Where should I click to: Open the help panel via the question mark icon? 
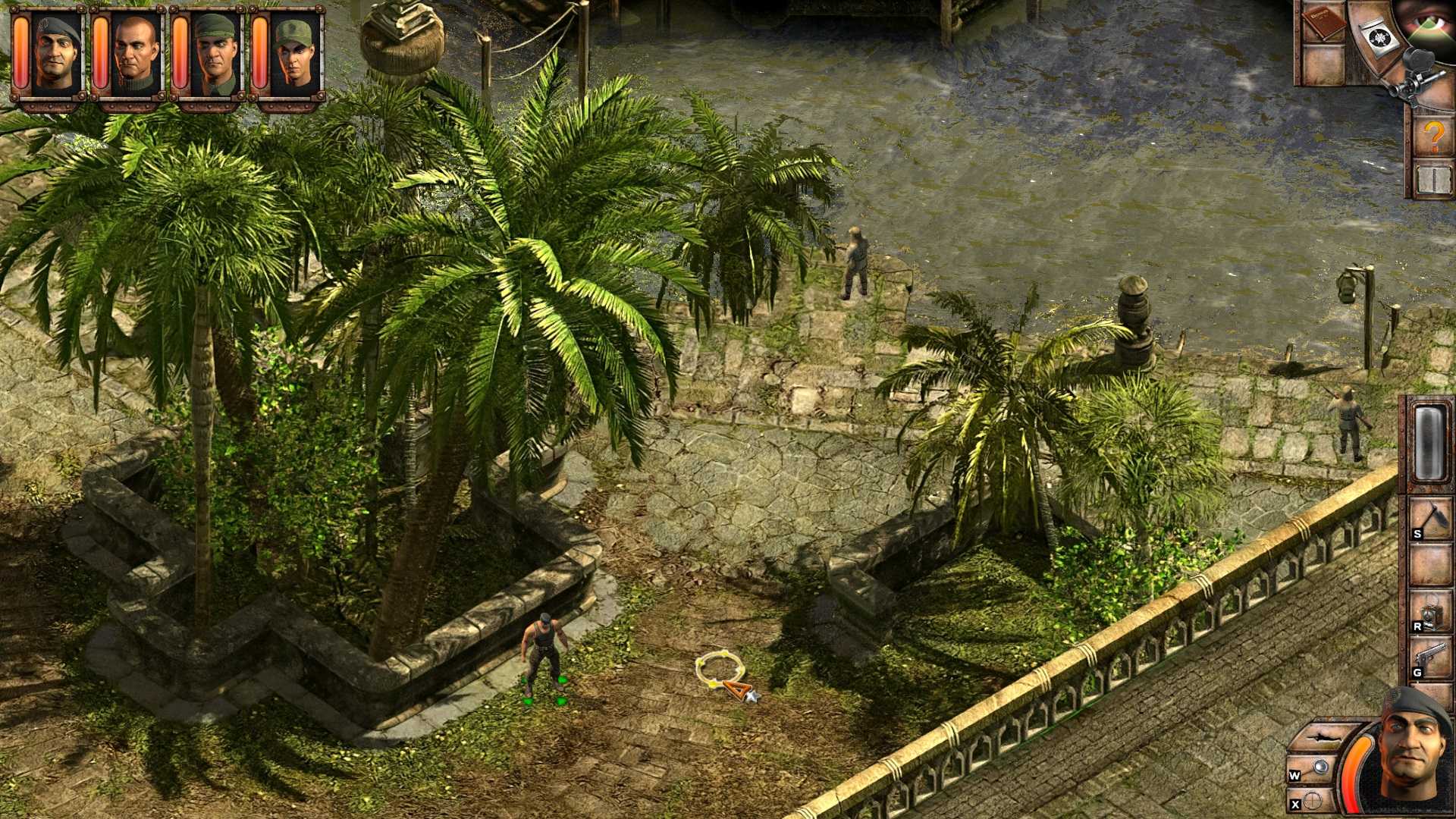[x=1433, y=136]
